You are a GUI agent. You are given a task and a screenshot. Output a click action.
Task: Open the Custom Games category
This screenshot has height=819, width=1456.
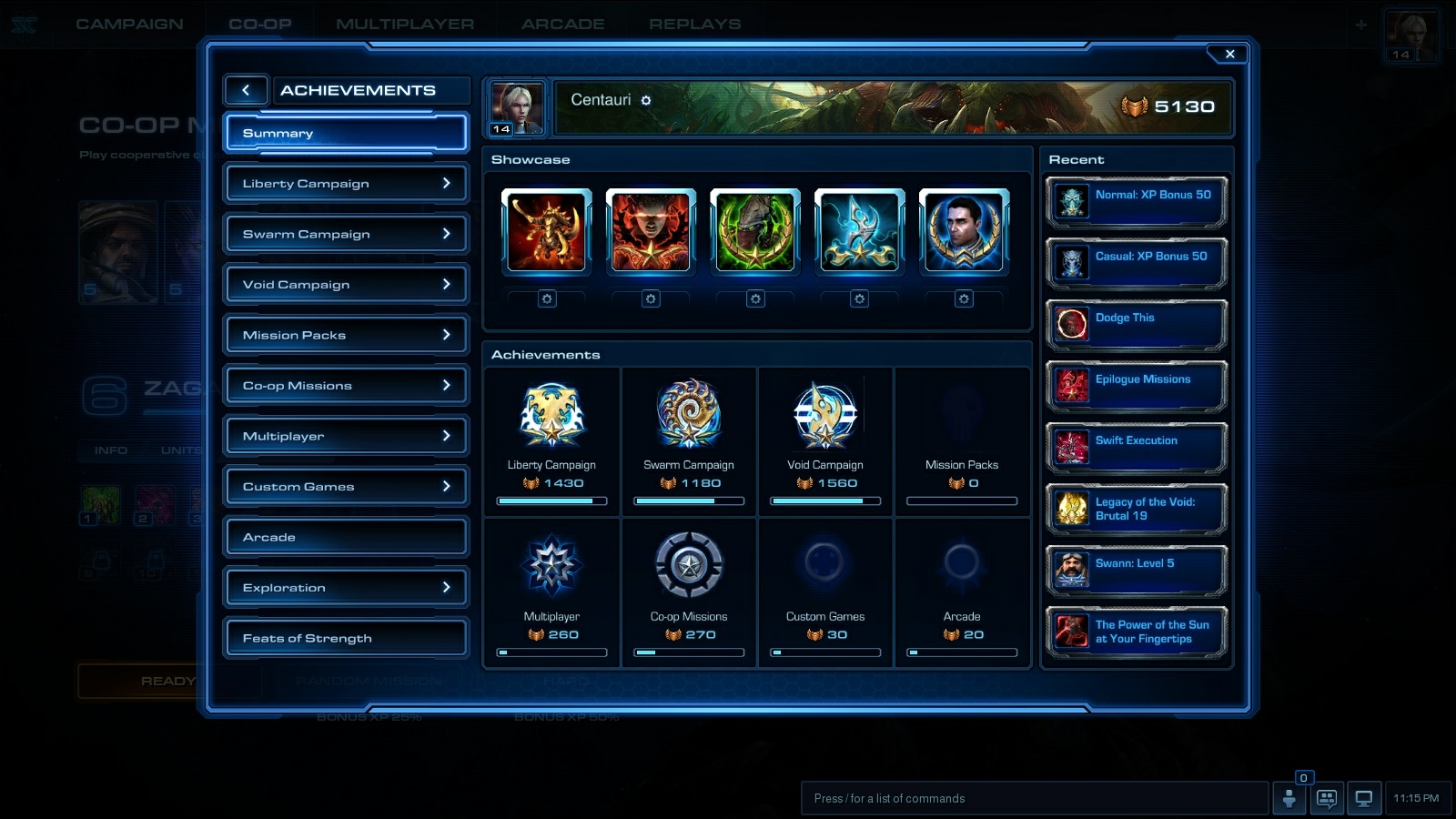pos(346,487)
